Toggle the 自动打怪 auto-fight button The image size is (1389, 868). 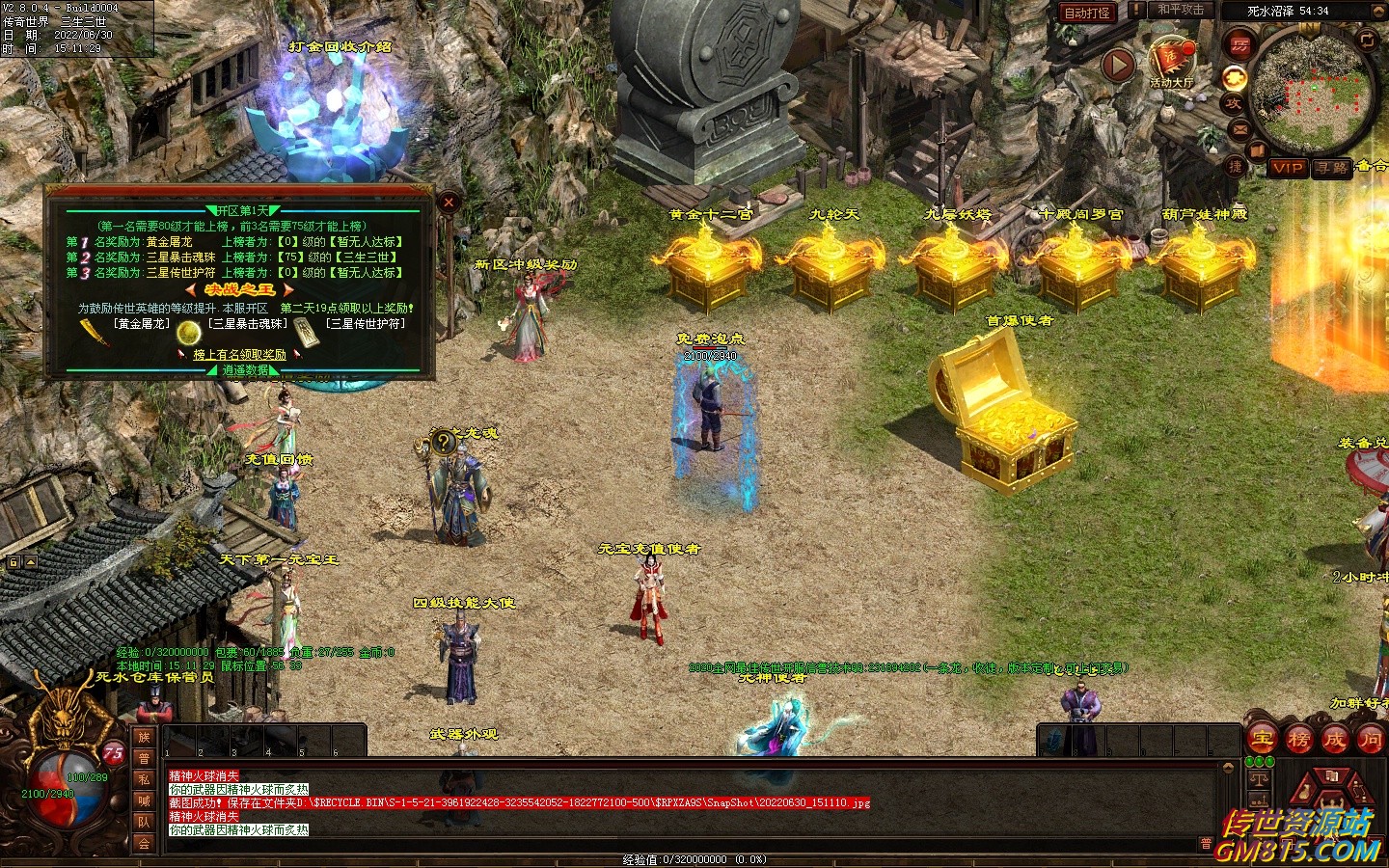click(x=1087, y=13)
